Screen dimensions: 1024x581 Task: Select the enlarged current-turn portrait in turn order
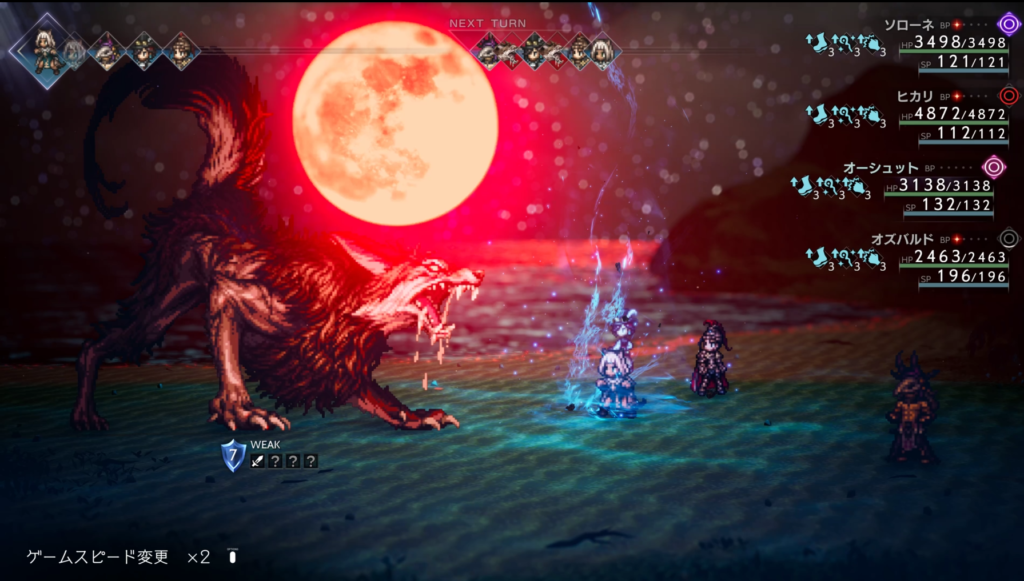44,50
